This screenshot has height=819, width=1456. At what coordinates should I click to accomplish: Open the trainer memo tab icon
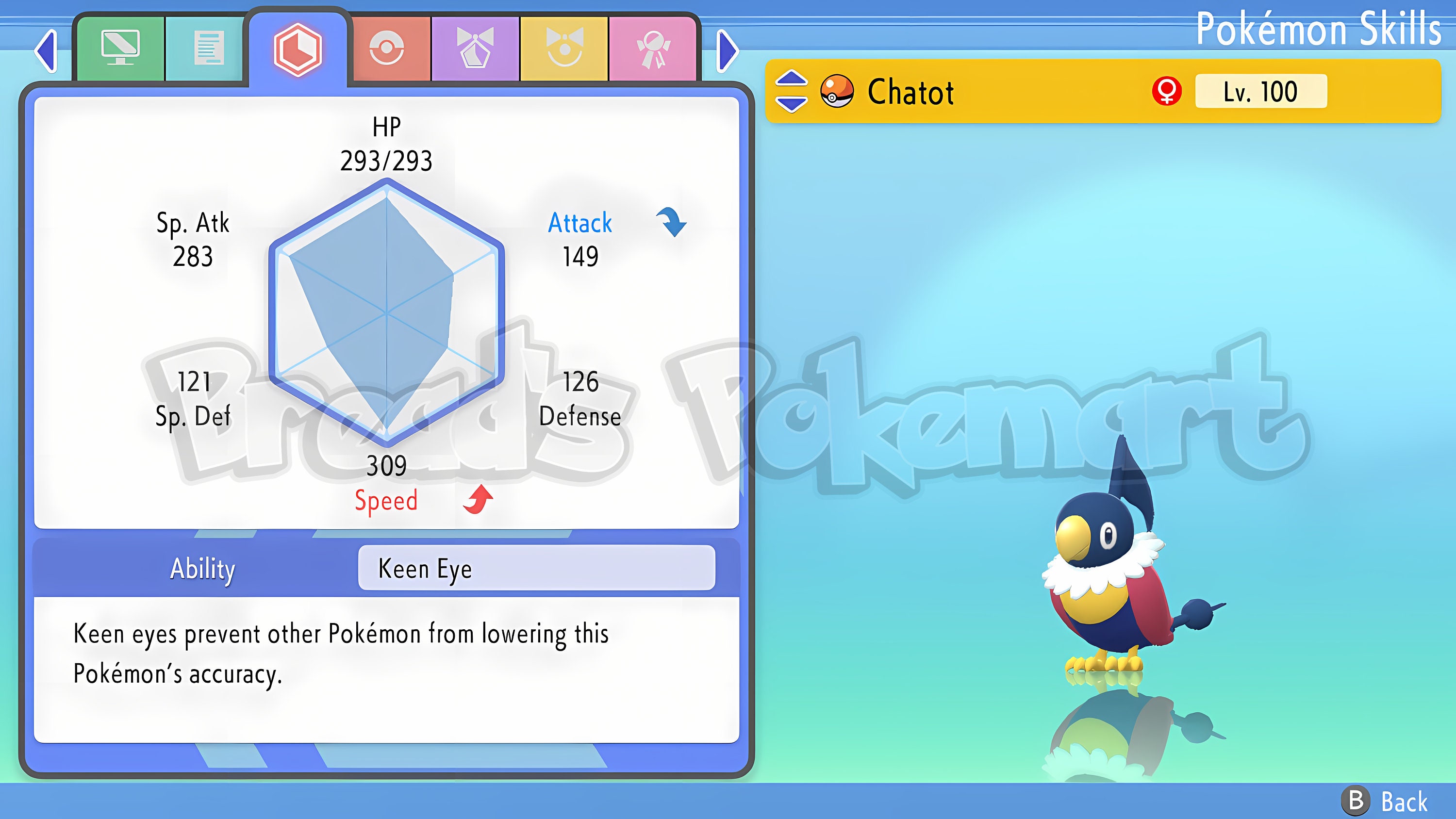tap(208, 49)
